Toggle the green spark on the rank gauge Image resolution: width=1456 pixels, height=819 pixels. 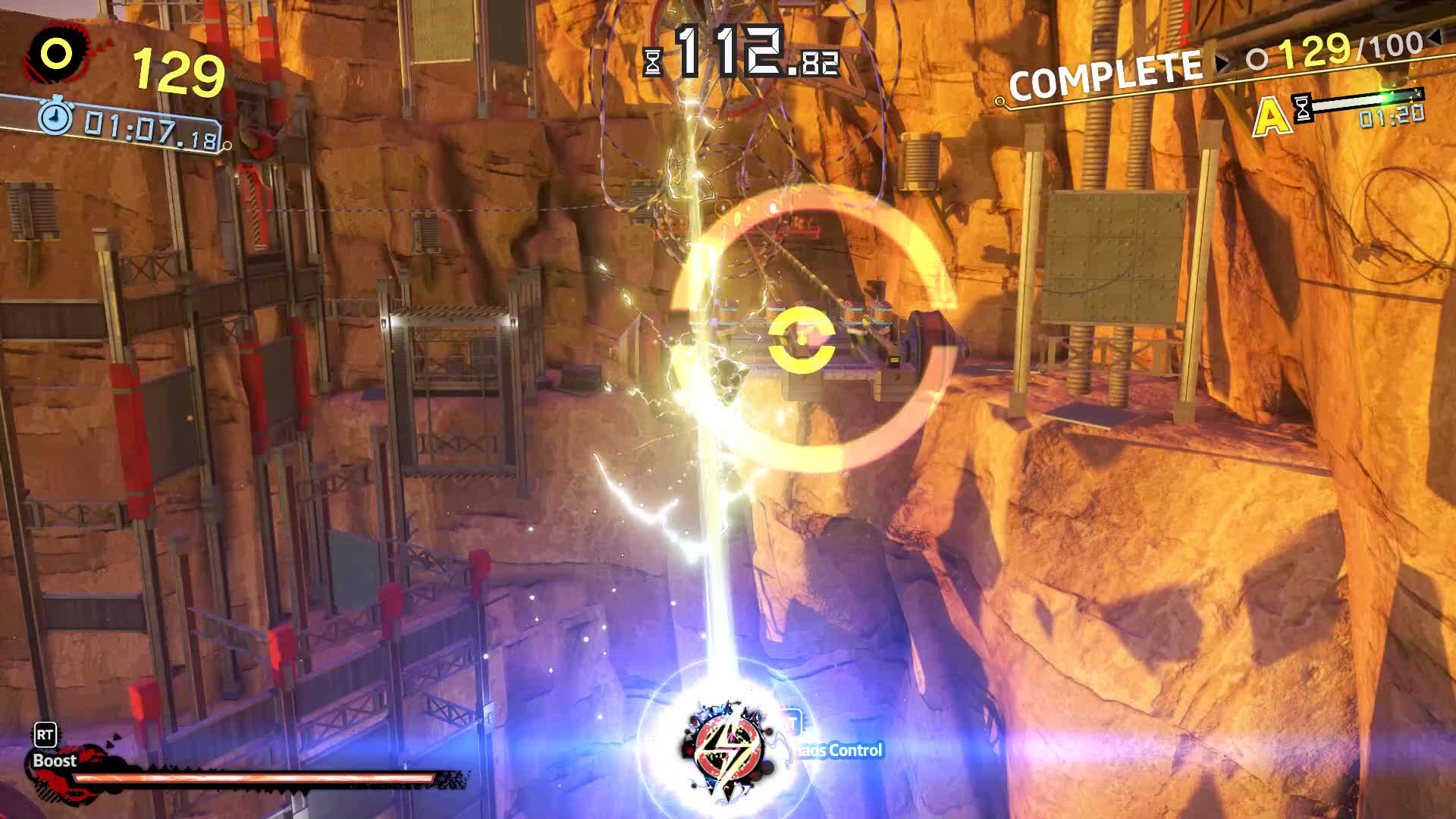pos(1386,97)
